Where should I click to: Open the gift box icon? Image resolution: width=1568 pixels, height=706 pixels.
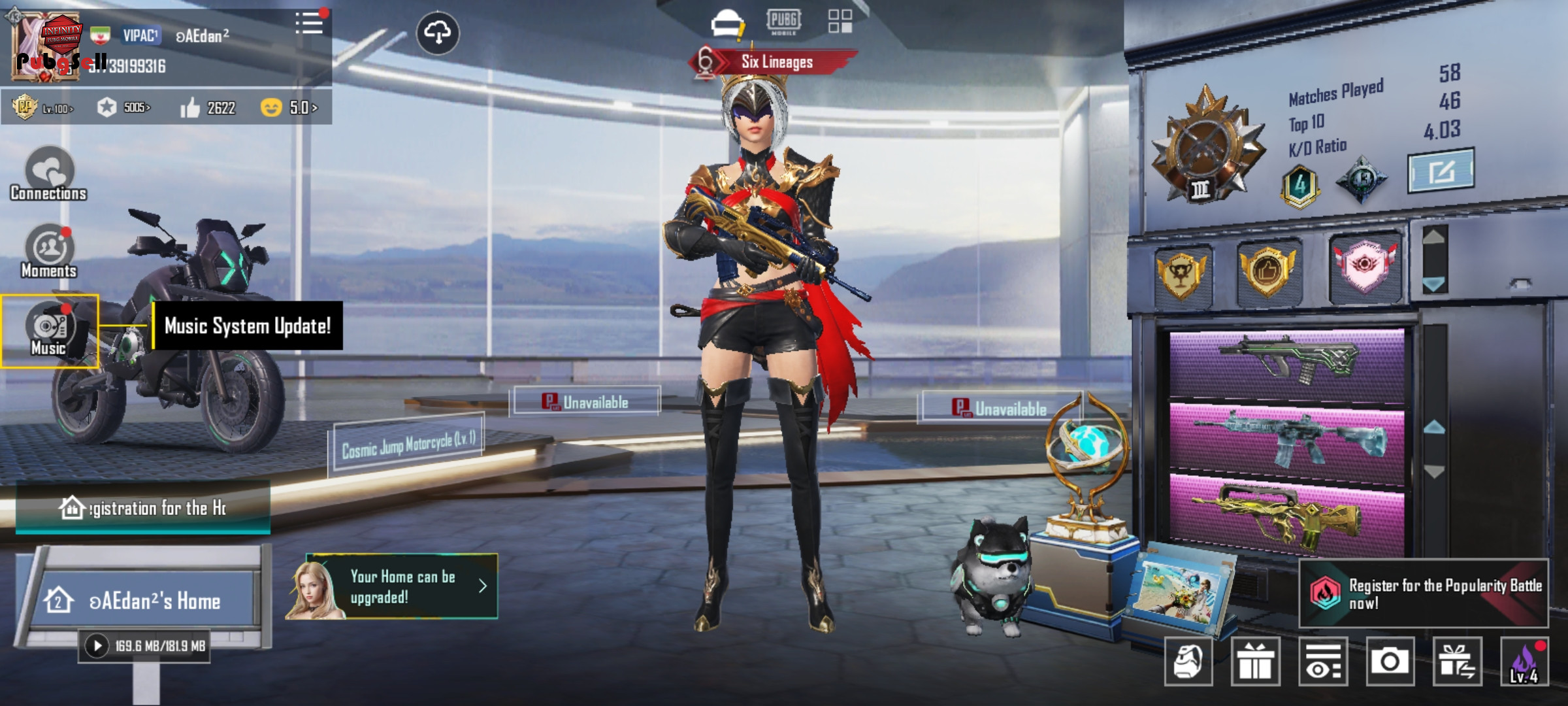click(1255, 662)
